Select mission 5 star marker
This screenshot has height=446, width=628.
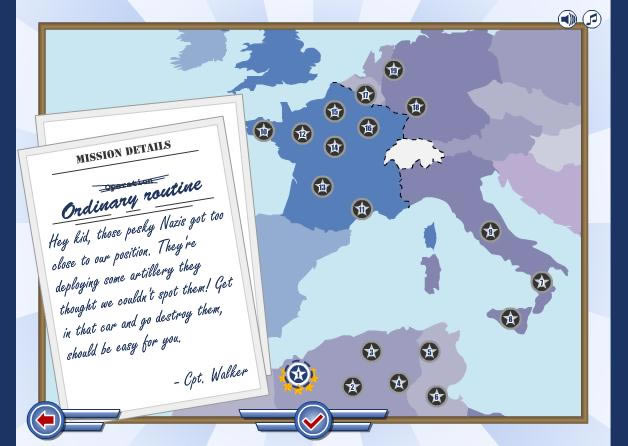429,351
